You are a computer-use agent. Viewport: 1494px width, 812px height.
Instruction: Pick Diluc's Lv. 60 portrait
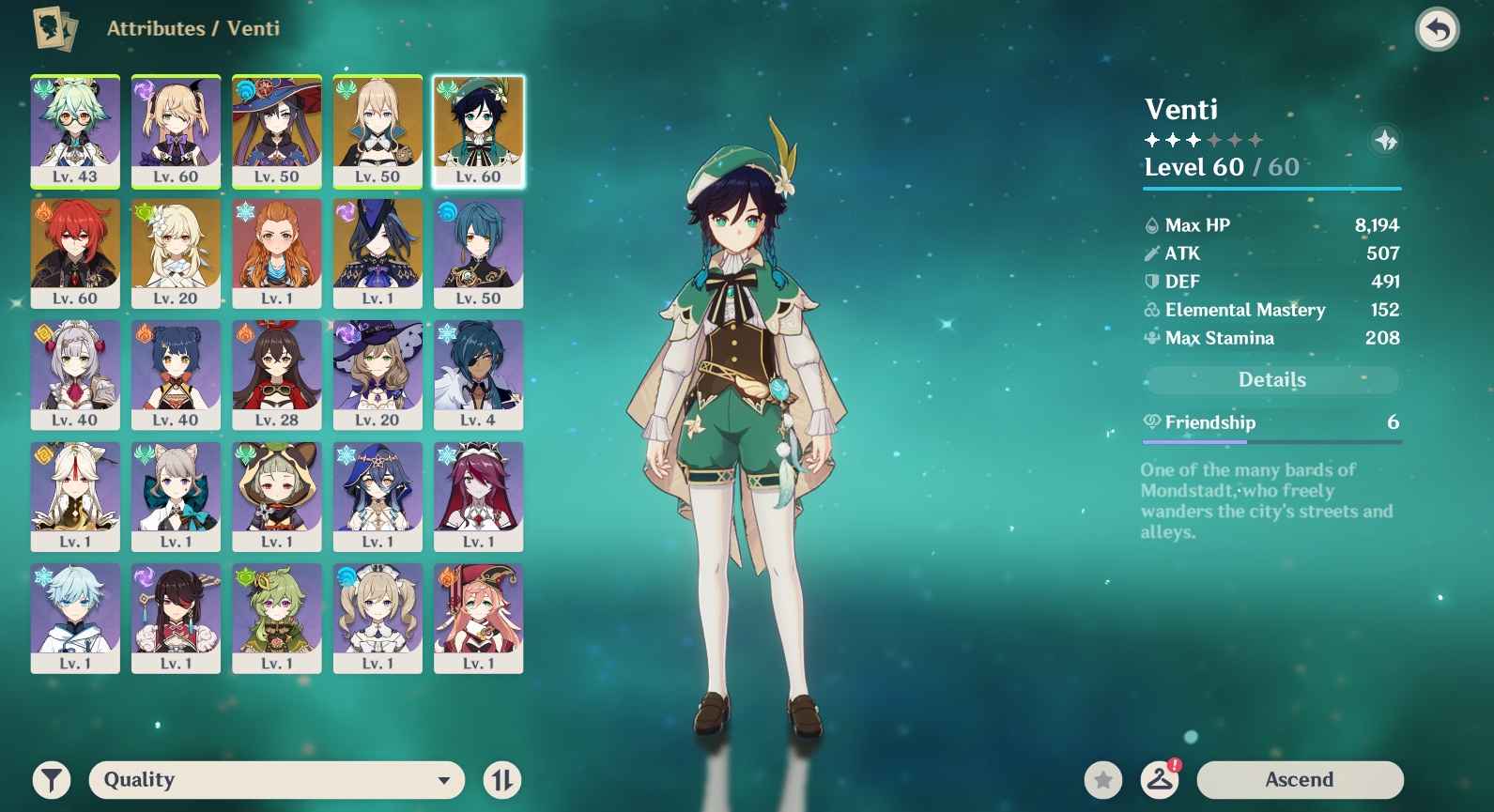click(75, 253)
